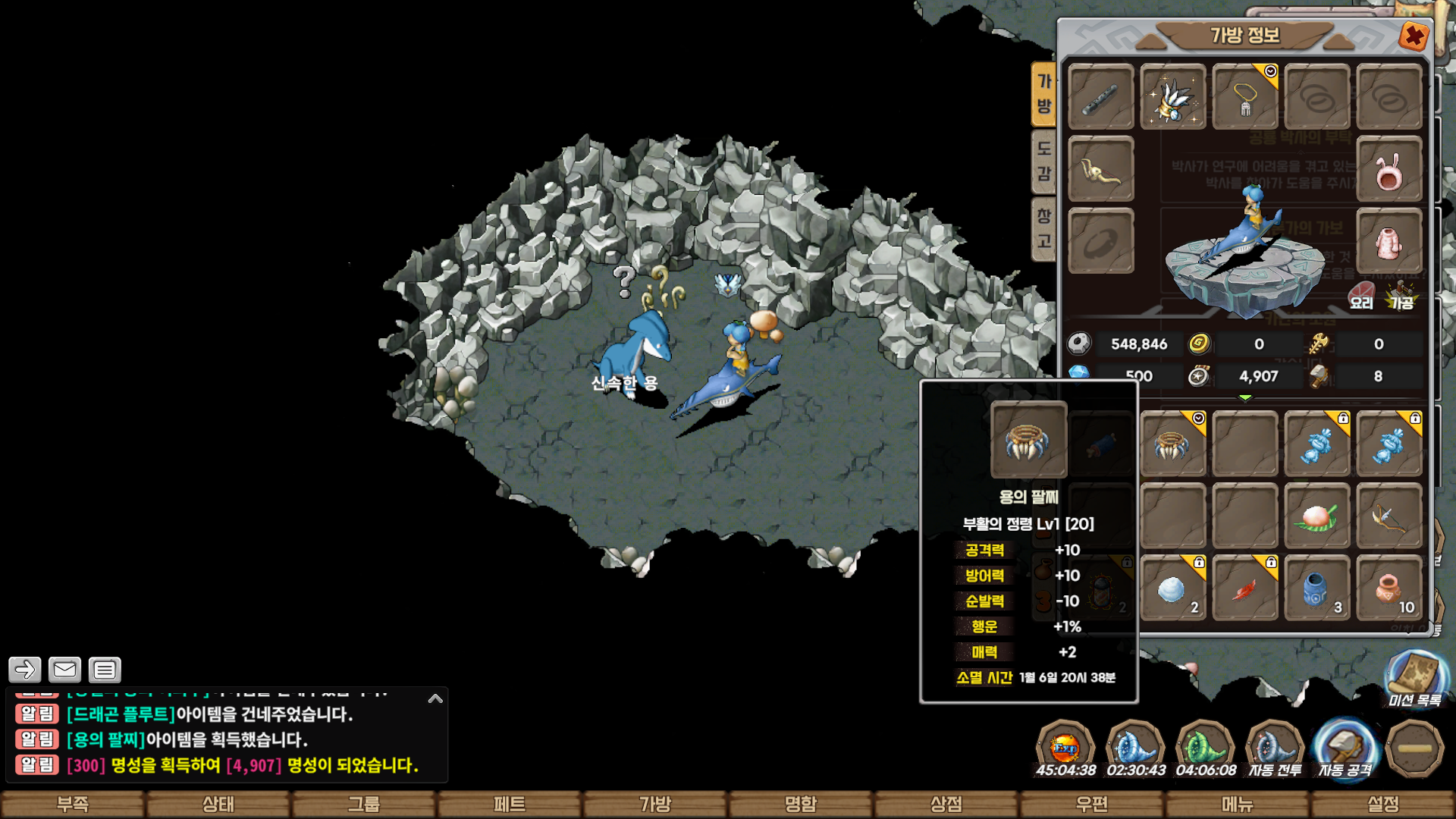This screenshot has height=819, width=1456.
Task: Click the envelope mail icon above chat
Action: pos(64,670)
